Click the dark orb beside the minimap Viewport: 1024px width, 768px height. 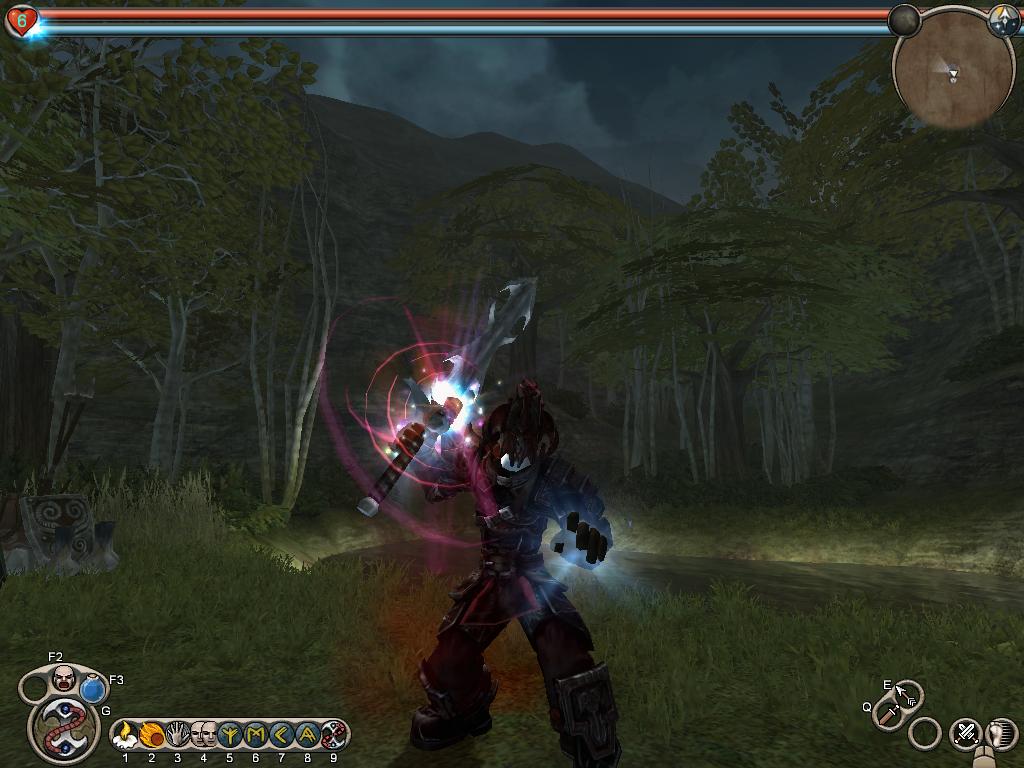(x=905, y=20)
